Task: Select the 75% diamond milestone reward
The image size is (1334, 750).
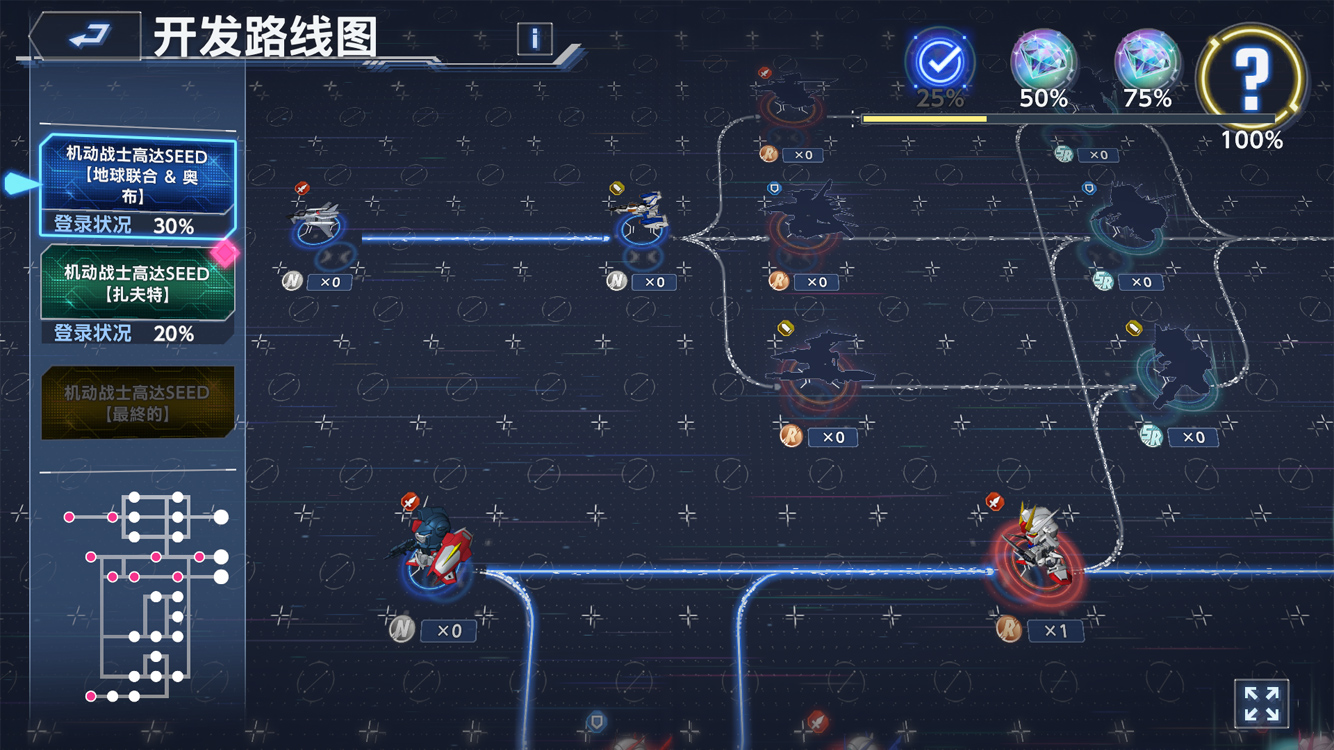Action: coord(1148,63)
